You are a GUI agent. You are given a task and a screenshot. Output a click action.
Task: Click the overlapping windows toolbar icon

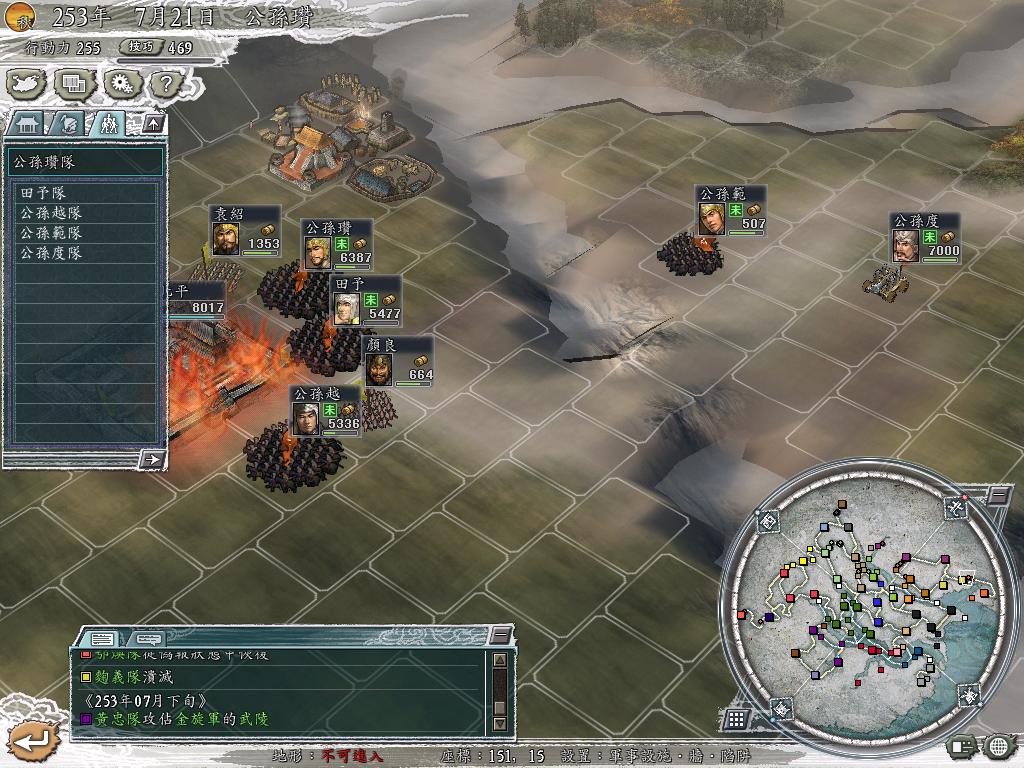pyautogui.click(x=73, y=85)
